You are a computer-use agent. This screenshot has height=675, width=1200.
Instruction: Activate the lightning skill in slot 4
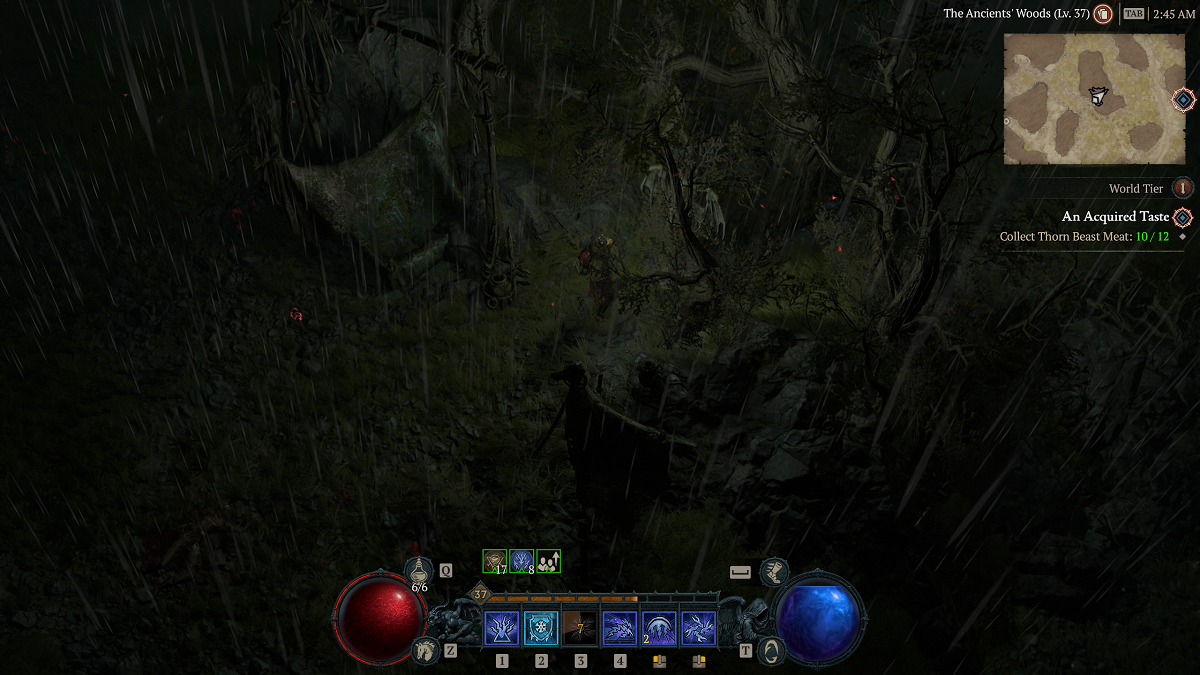tap(620, 628)
